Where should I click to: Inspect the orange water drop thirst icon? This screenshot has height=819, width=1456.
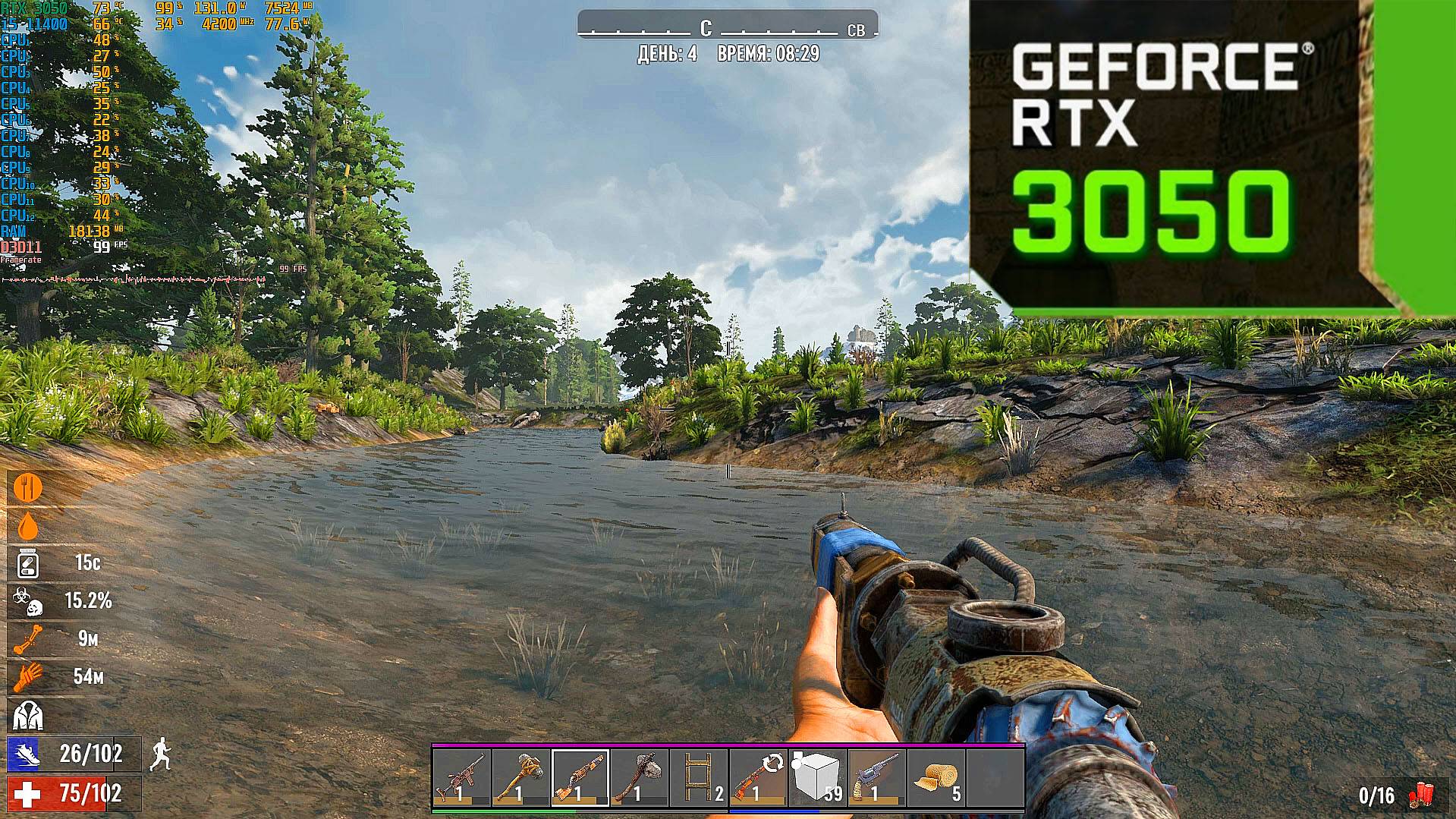pos(28,525)
